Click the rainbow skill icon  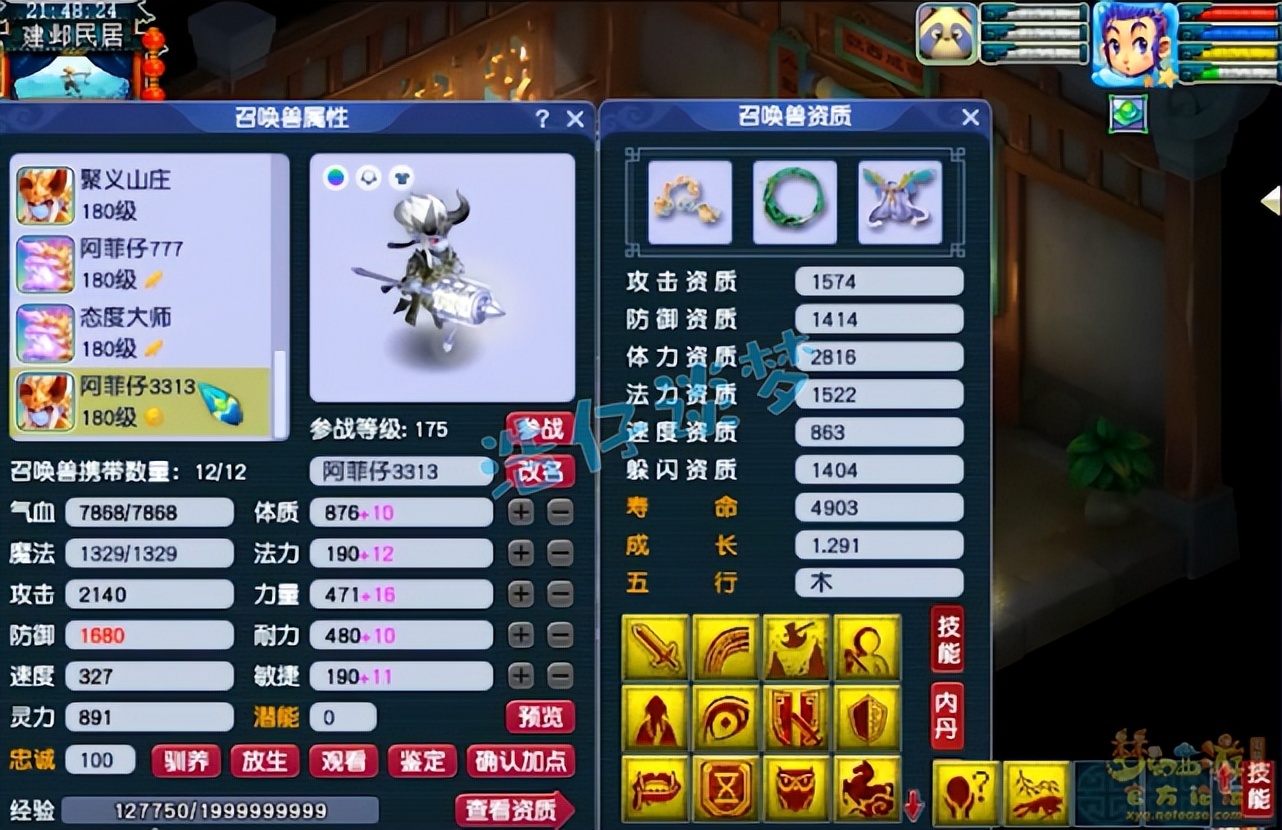pos(726,648)
